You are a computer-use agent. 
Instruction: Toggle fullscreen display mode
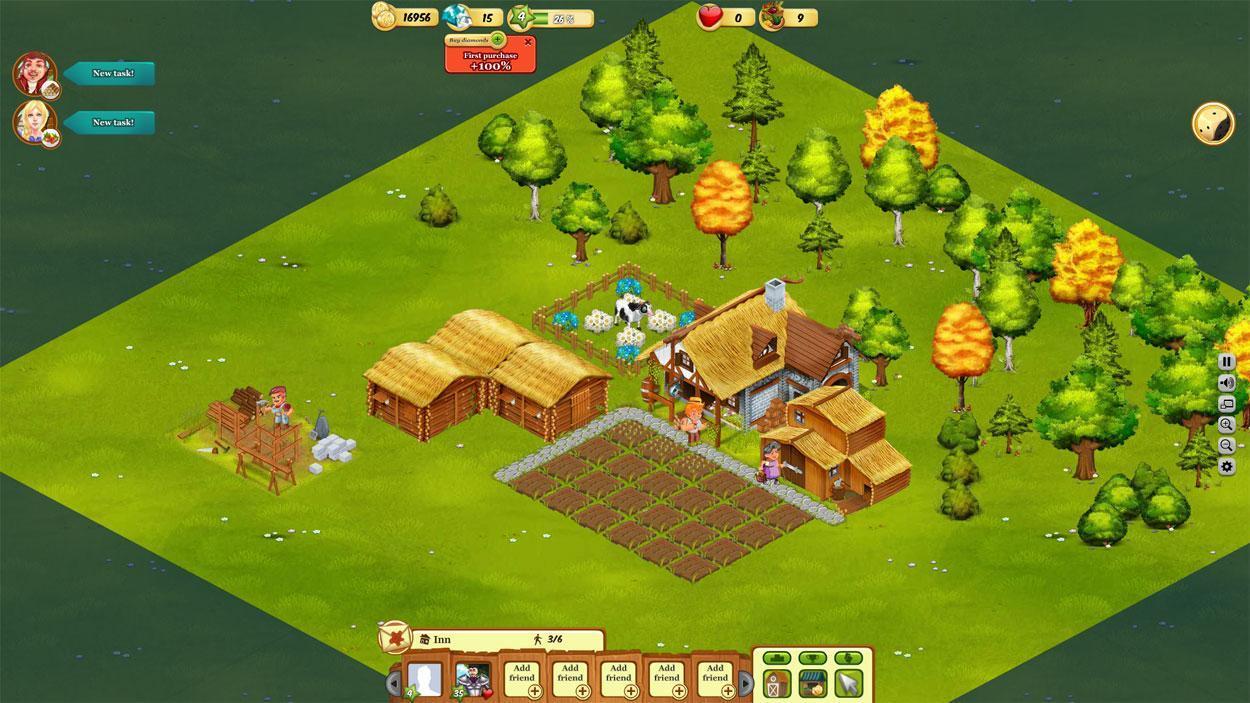point(1227,404)
